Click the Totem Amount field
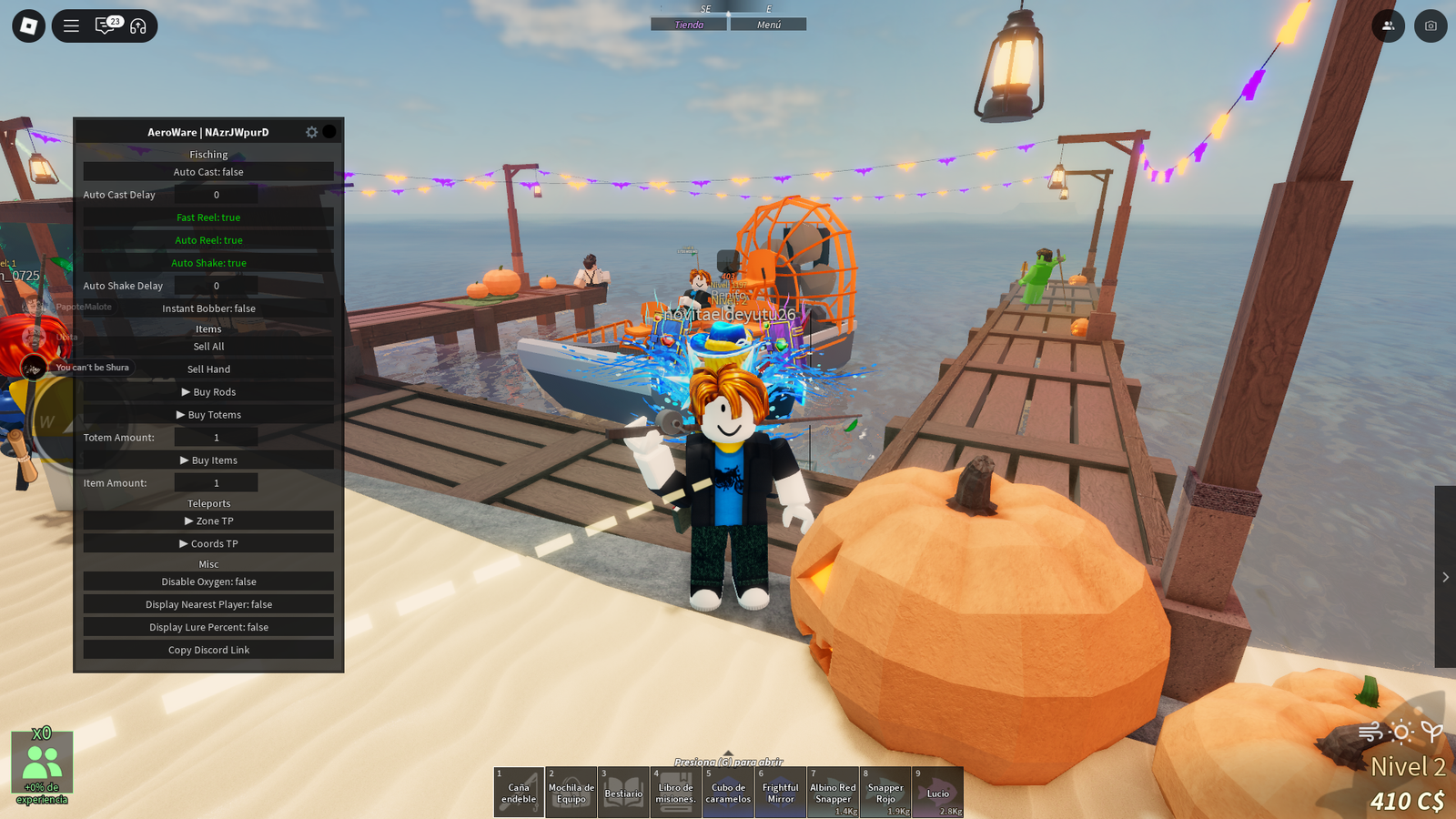The image size is (1456, 819). (x=216, y=438)
